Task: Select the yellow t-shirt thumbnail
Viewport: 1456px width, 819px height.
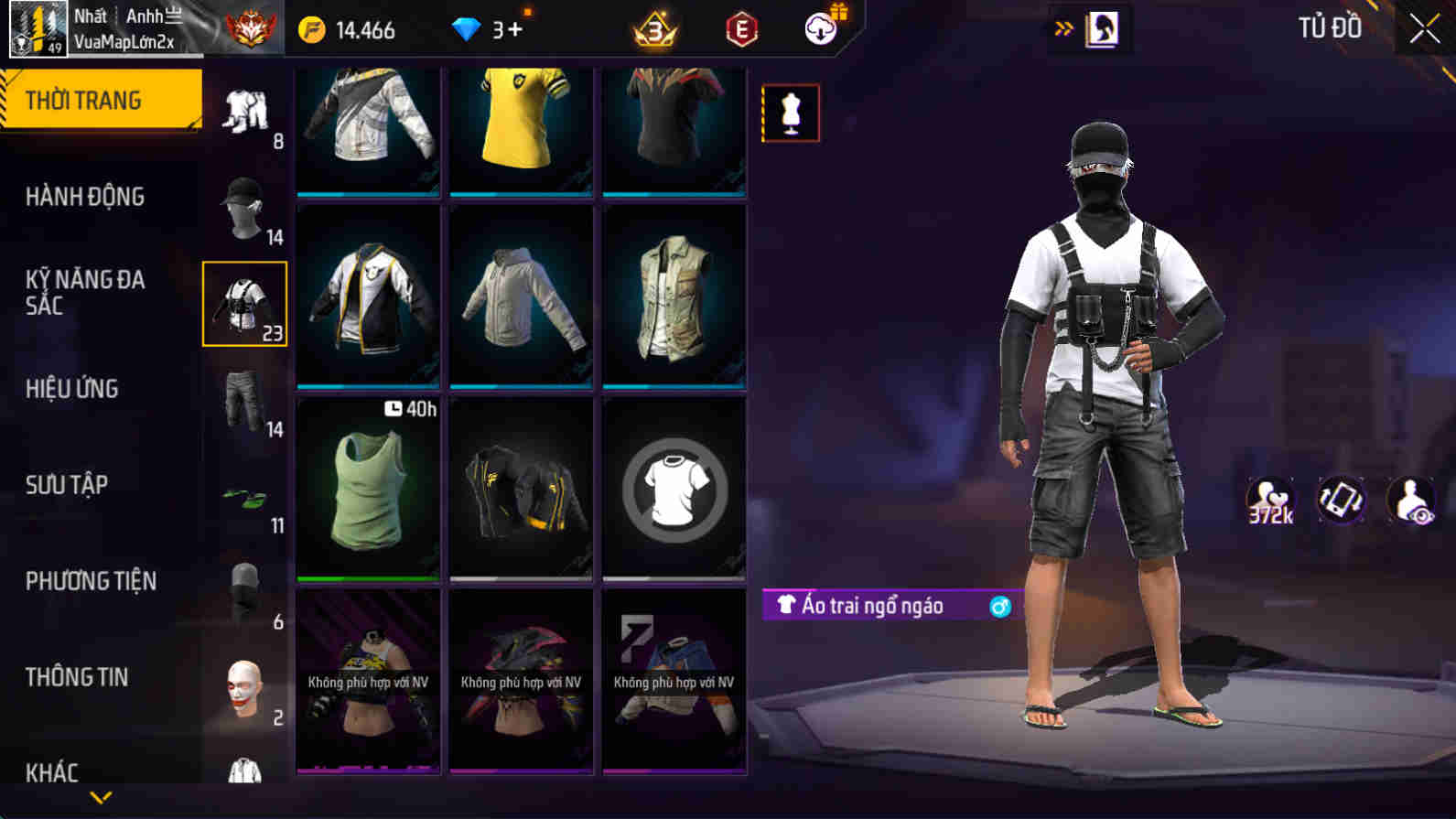Action: tap(520, 128)
